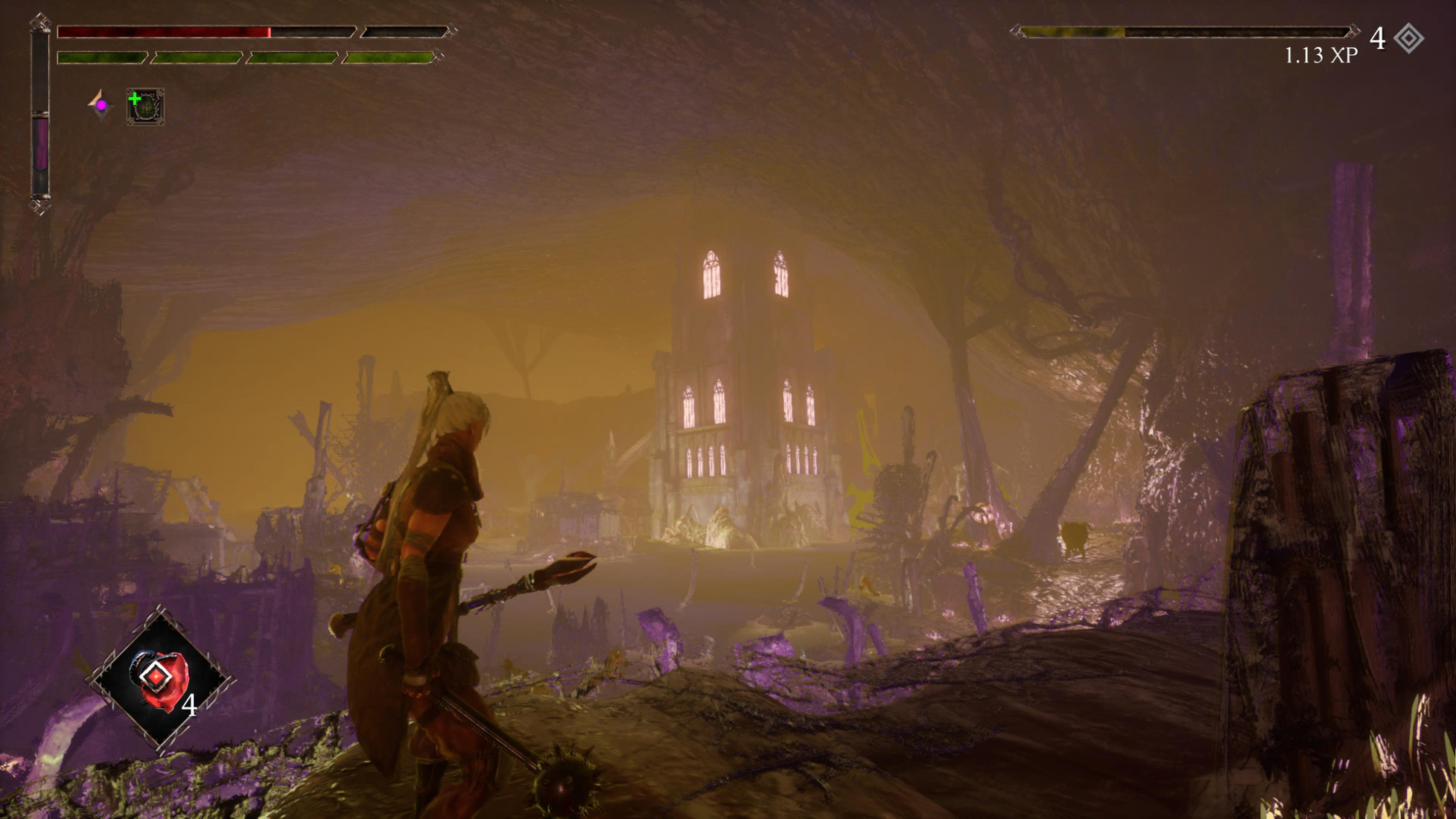The image size is (1456, 819).
Task: Click the purple orb diamond status icon
Action: tap(100, 105)
